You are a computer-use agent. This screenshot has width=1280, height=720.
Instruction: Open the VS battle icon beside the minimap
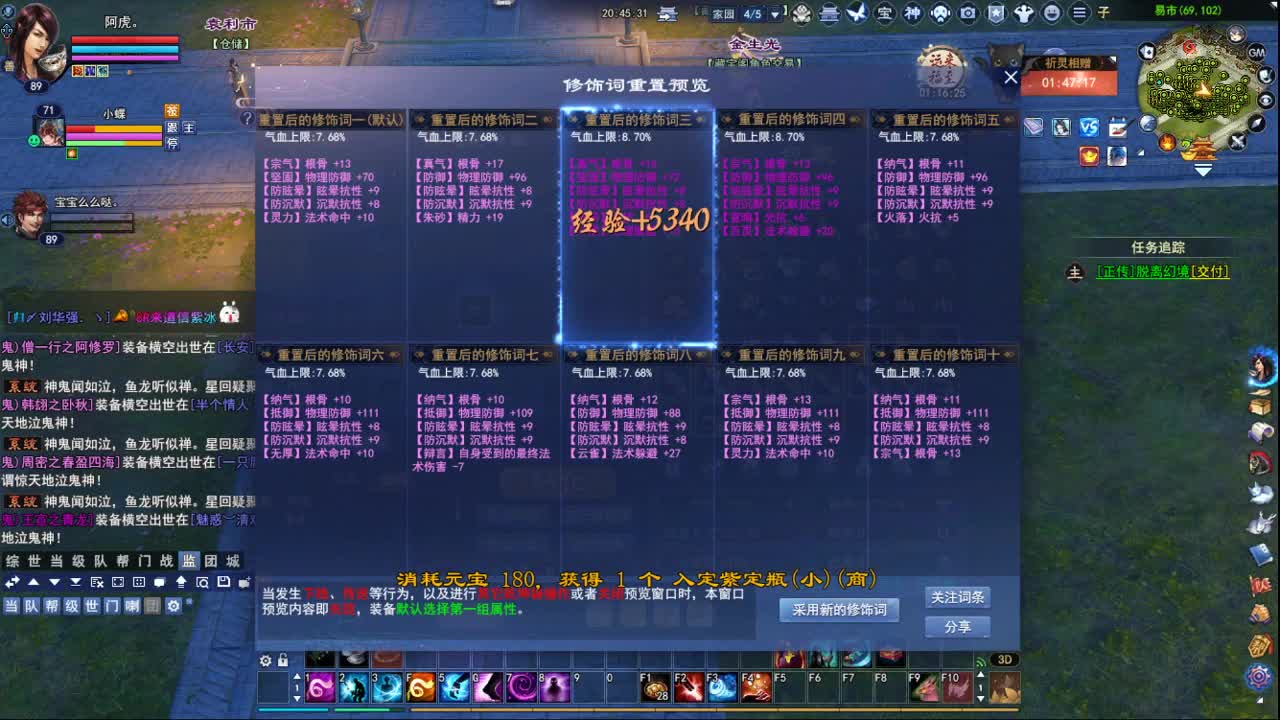(1090, 126)
